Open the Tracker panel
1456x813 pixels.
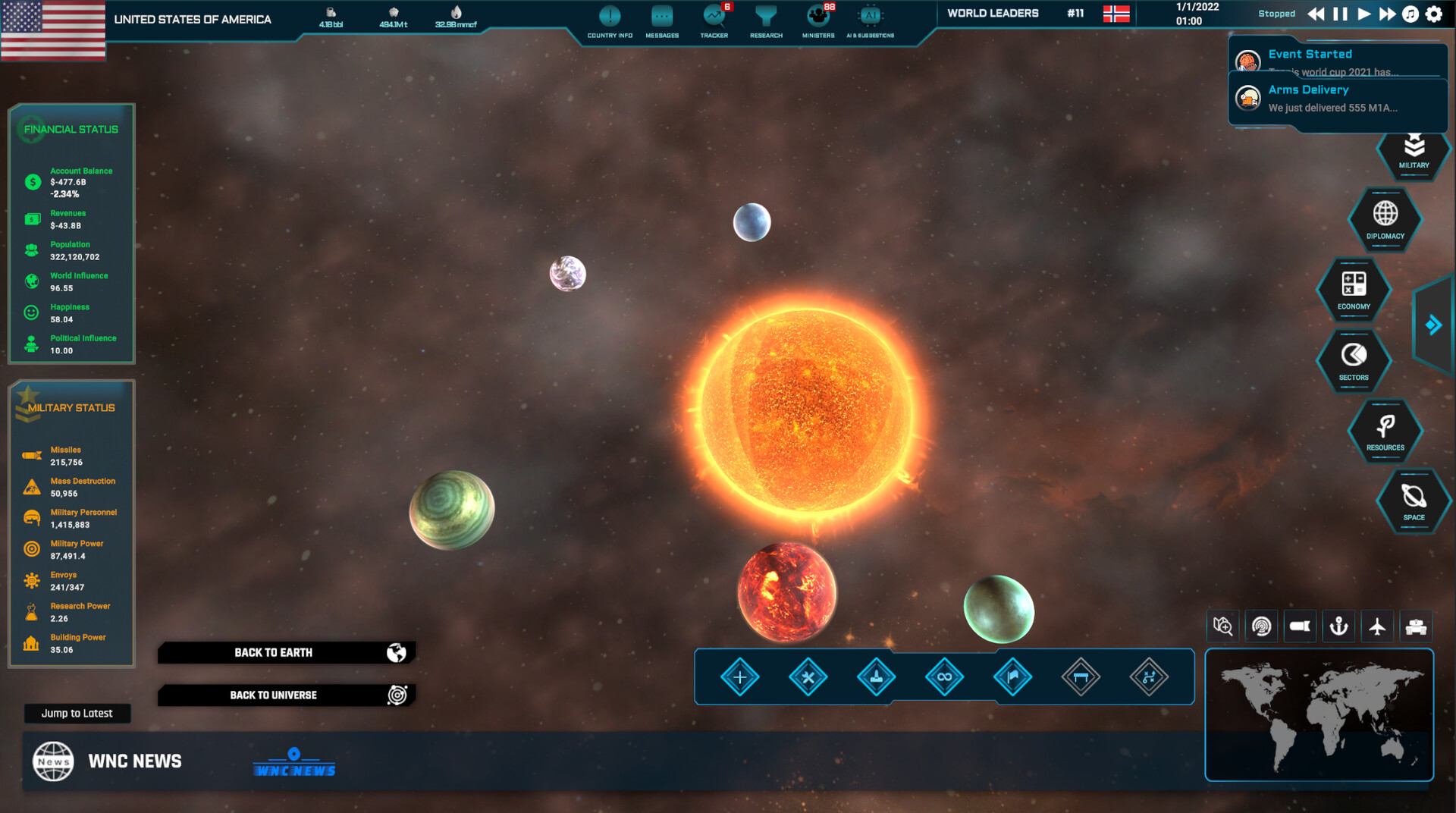714,20
